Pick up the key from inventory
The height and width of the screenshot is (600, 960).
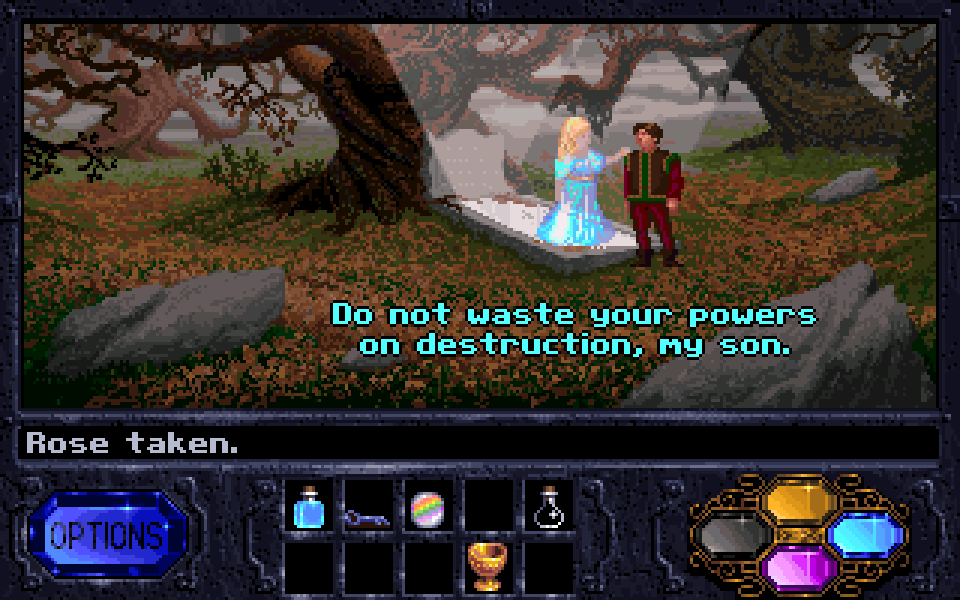pyautogui.click(x=368, y=516)
